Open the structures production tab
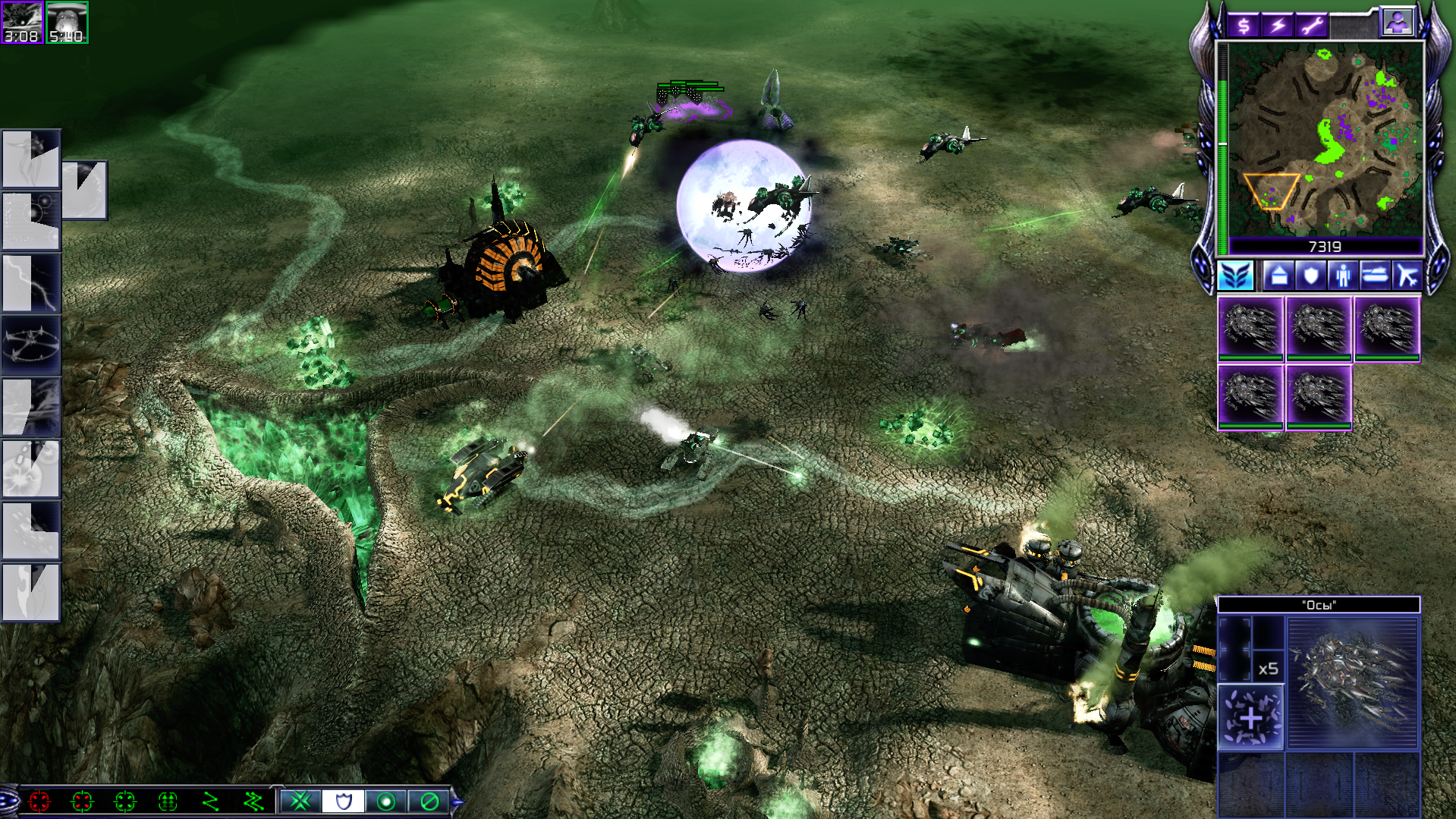1456x819 pixels. pyautogui.click(x=1278, y=275)
